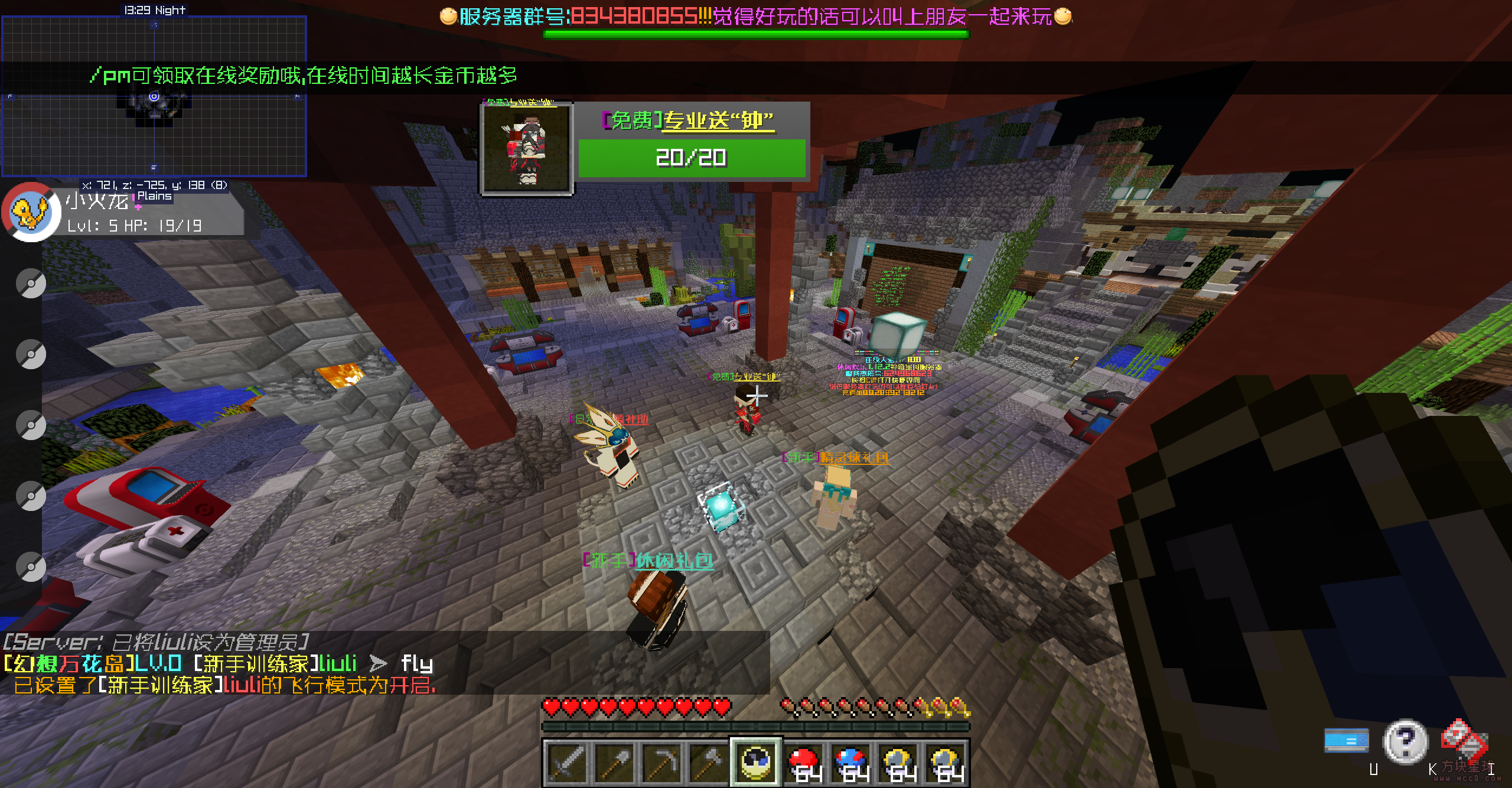
Task: Select the stone sword hotbar slot
Action: pyautogui.click(x=566, y=762)
